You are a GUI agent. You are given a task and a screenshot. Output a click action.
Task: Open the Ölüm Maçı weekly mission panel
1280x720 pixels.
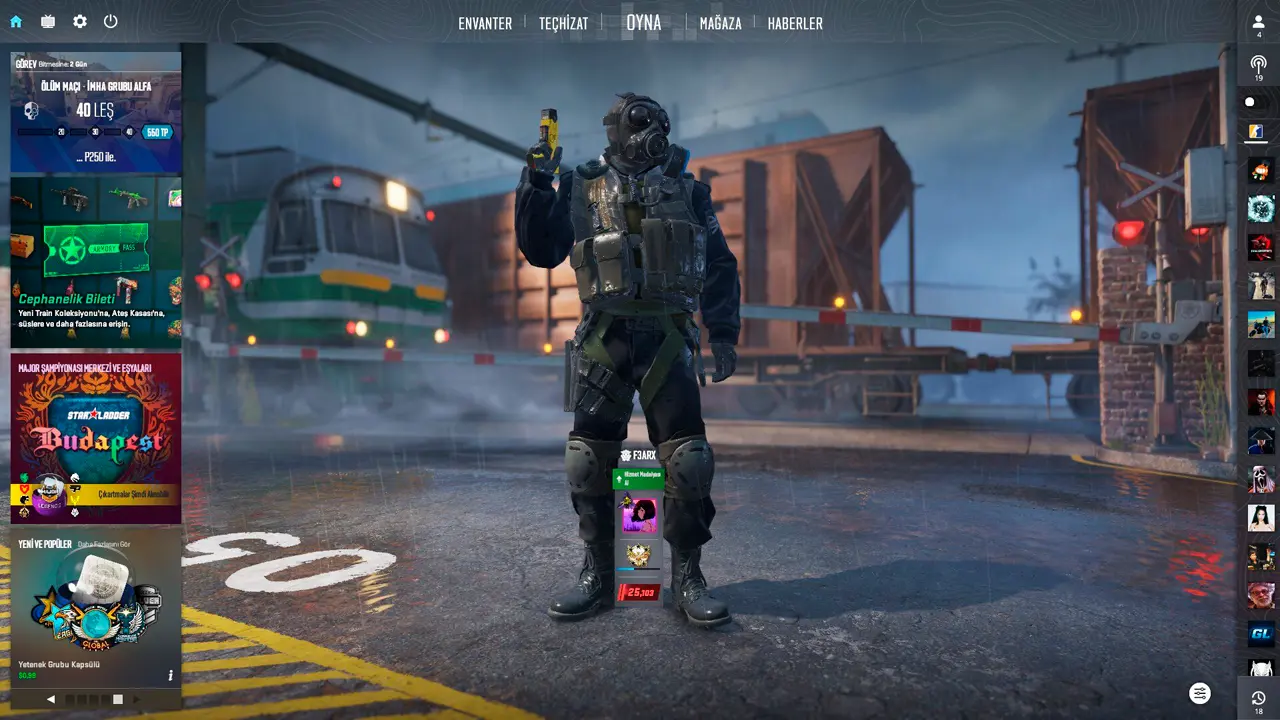[96, 112]
